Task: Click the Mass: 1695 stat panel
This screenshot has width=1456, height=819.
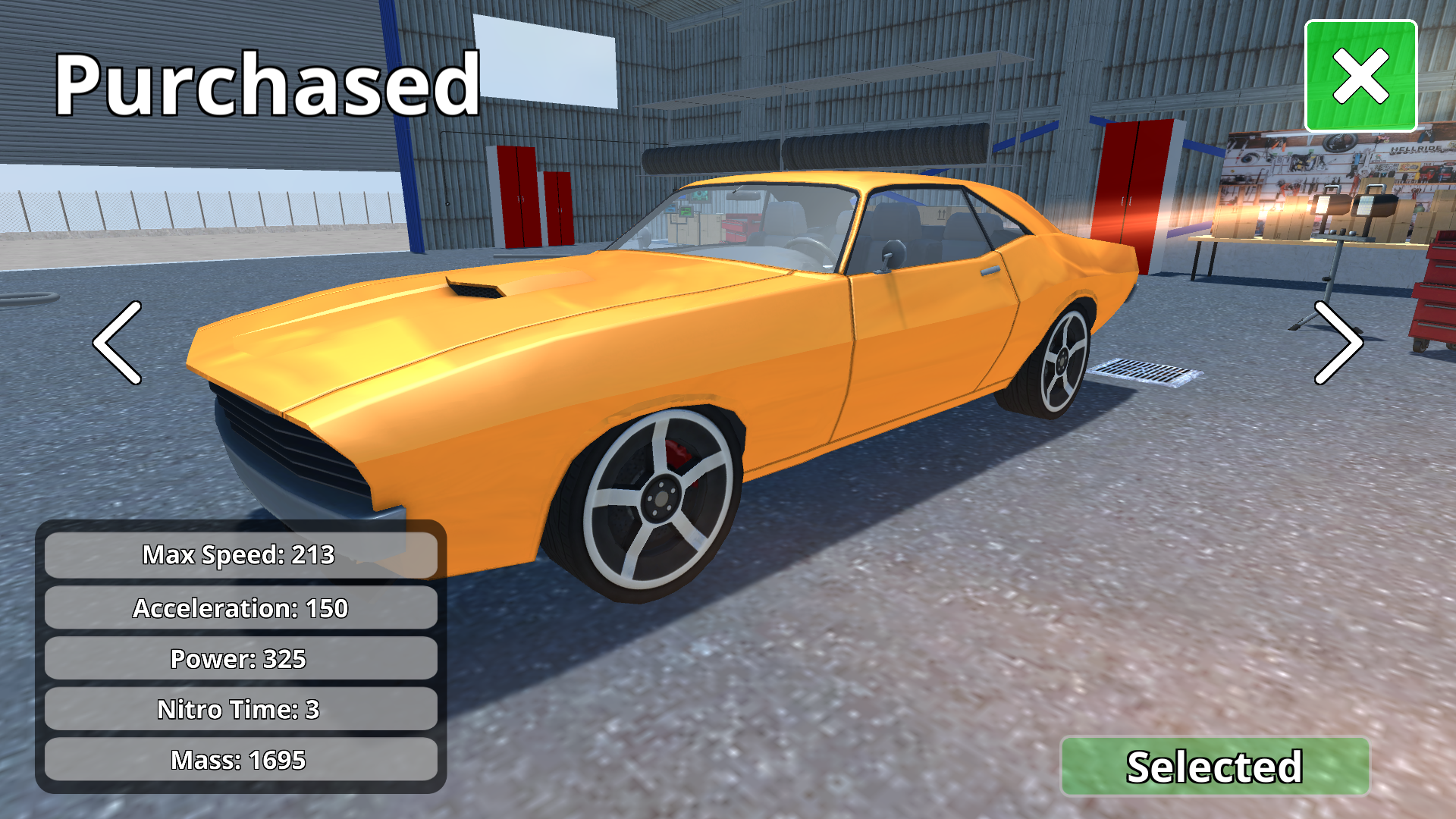Action: tap(240, 759)
